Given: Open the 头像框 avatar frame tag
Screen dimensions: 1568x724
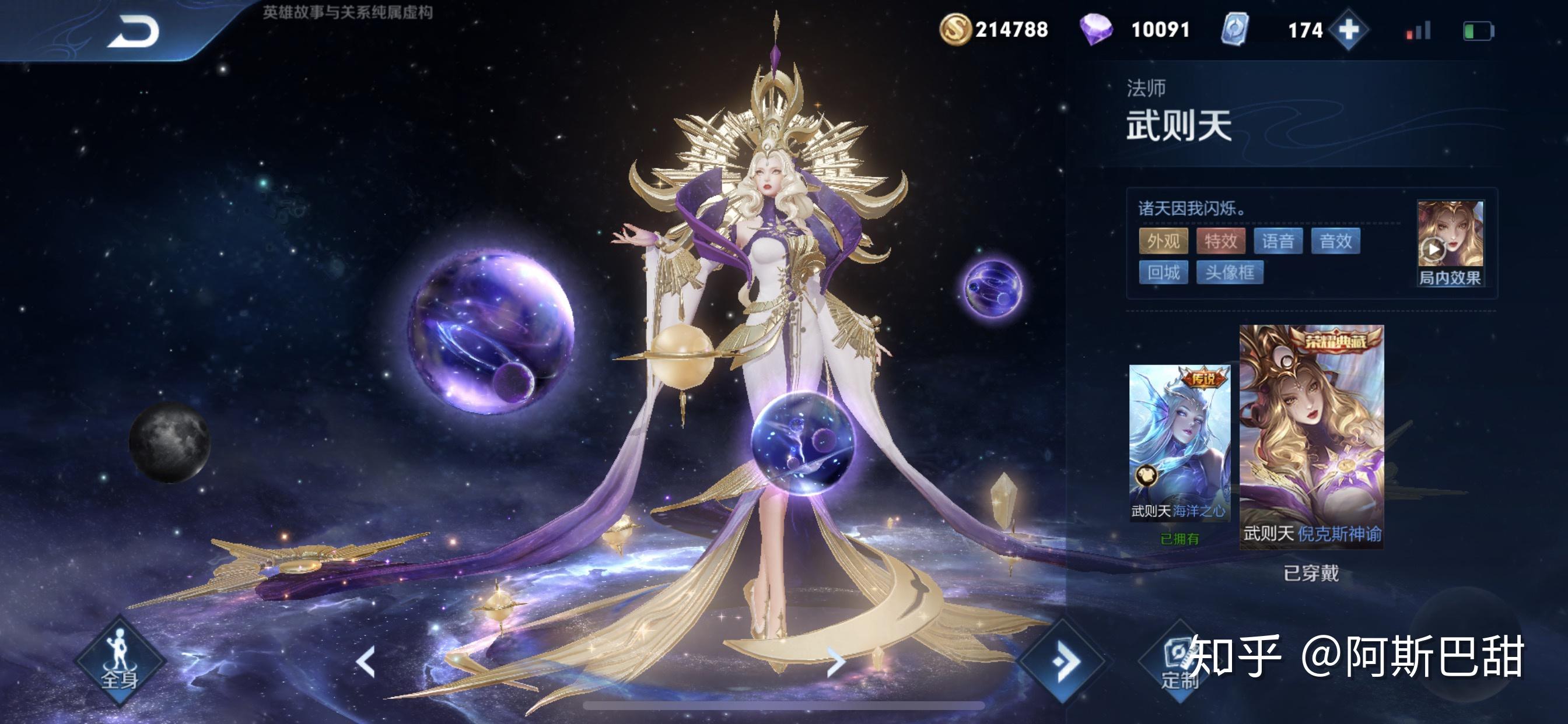Looking at the screenshot, I should tap(1230, 272).
